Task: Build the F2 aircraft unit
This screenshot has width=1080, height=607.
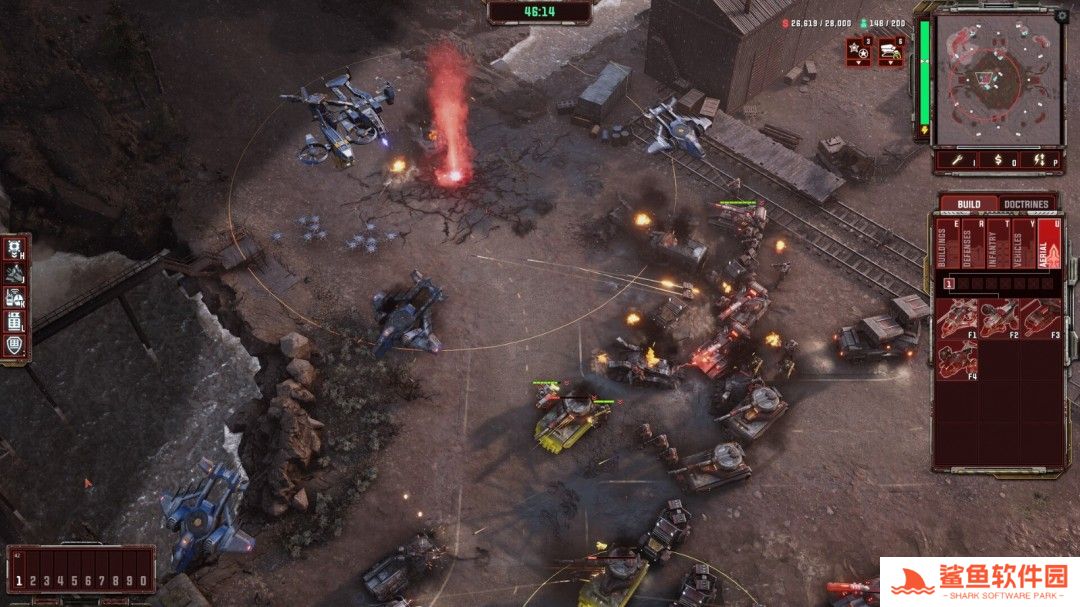Action: click(x=998, y=318)
